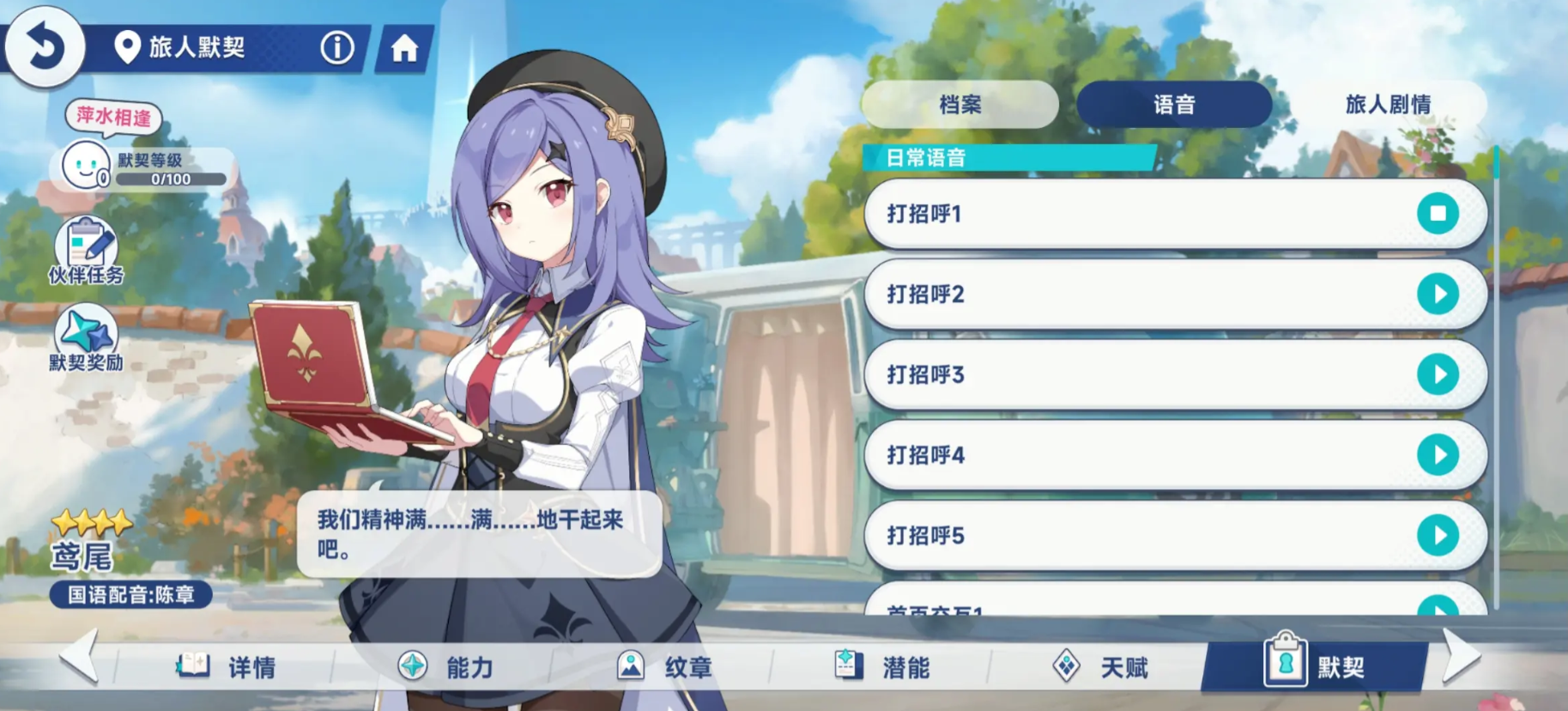The width and height of the screenshot is (1568, 711).
Task: Stop the 打招呼1 voice line
Action: [x=1438, y=213]
